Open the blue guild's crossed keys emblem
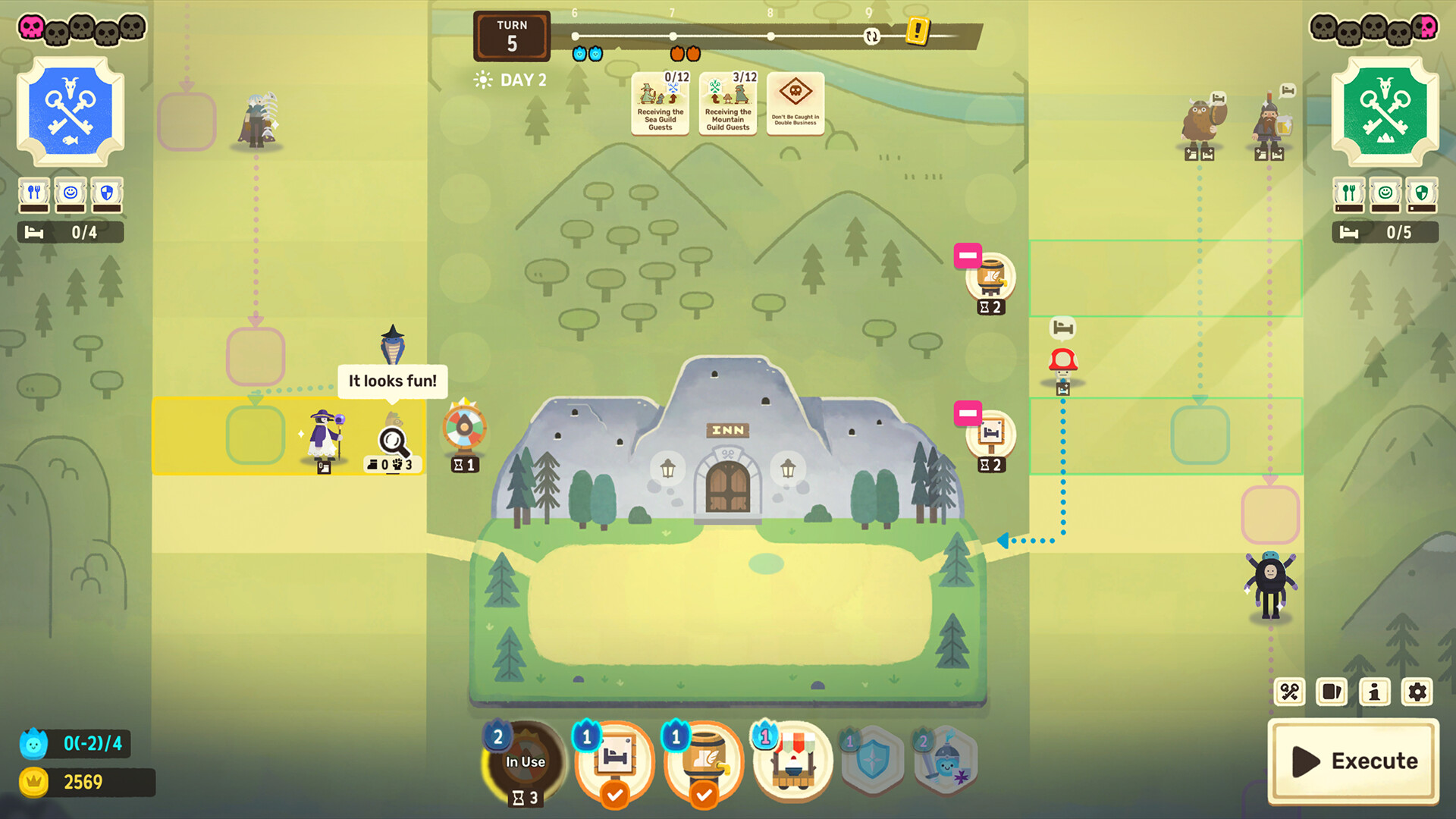 (70, 110)
